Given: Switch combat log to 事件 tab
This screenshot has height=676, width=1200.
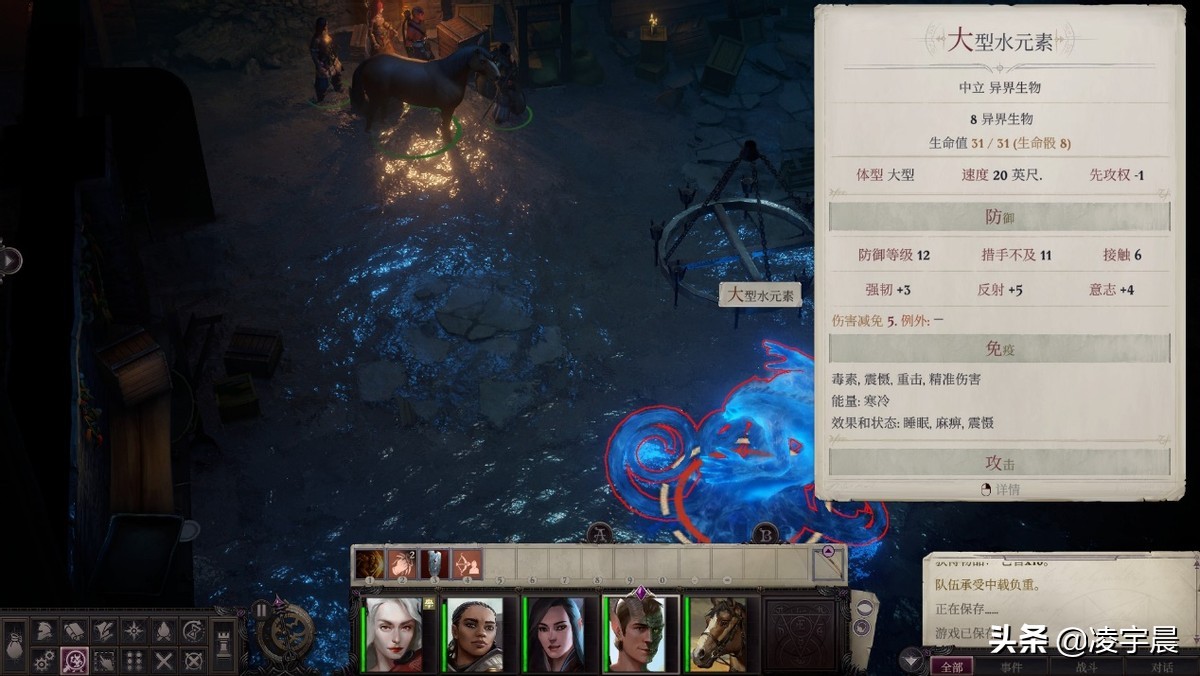Looking at the screenshot, I should [x=1011, y=666].
